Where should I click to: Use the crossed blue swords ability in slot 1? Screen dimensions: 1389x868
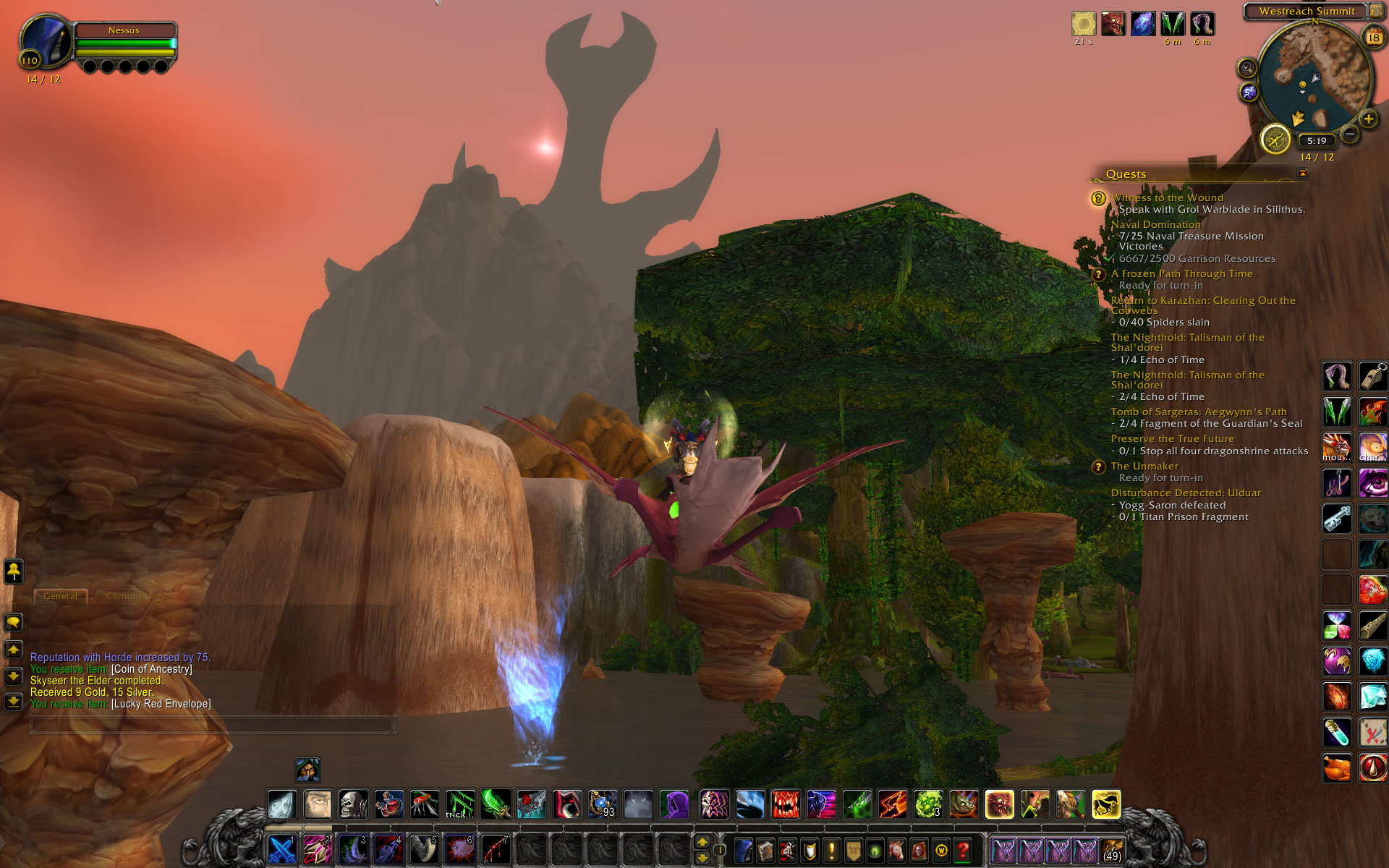(281, 849)
